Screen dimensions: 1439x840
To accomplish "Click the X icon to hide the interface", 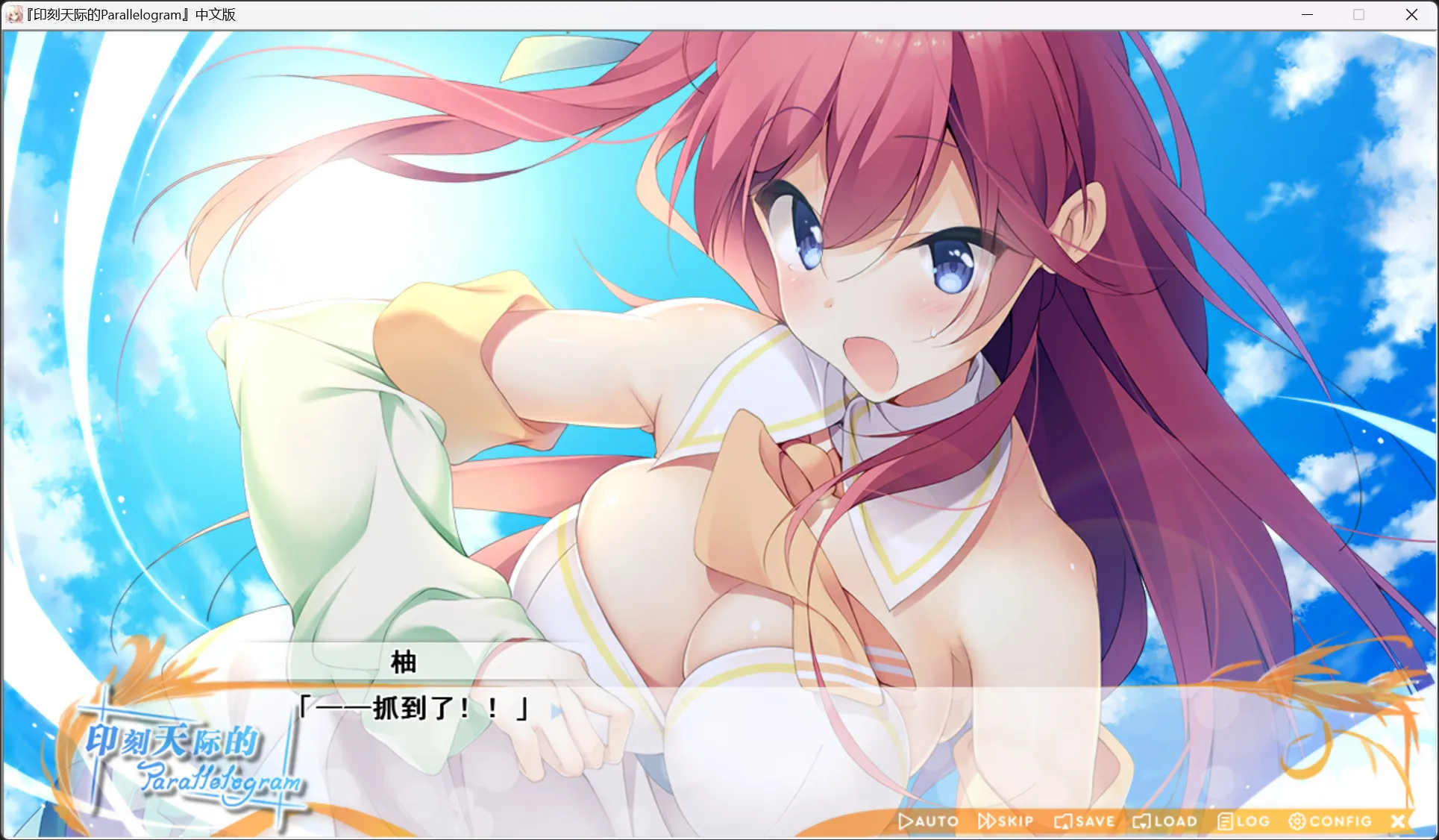I will (x=1399, y=821).
